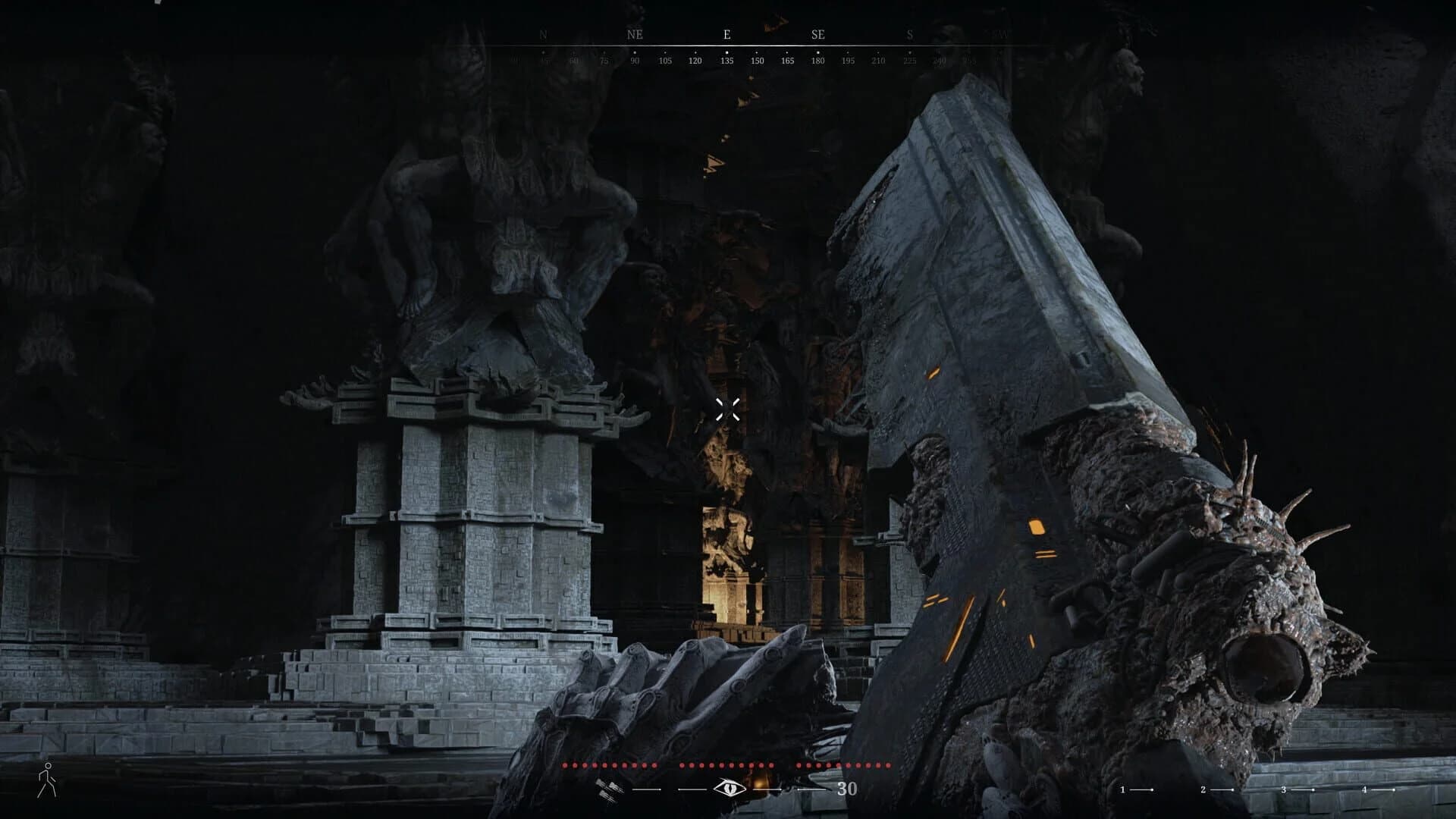This screenshot has height=819, width=1456.
Task: Click the SE marker on the compass
Action: pos(817,34)
